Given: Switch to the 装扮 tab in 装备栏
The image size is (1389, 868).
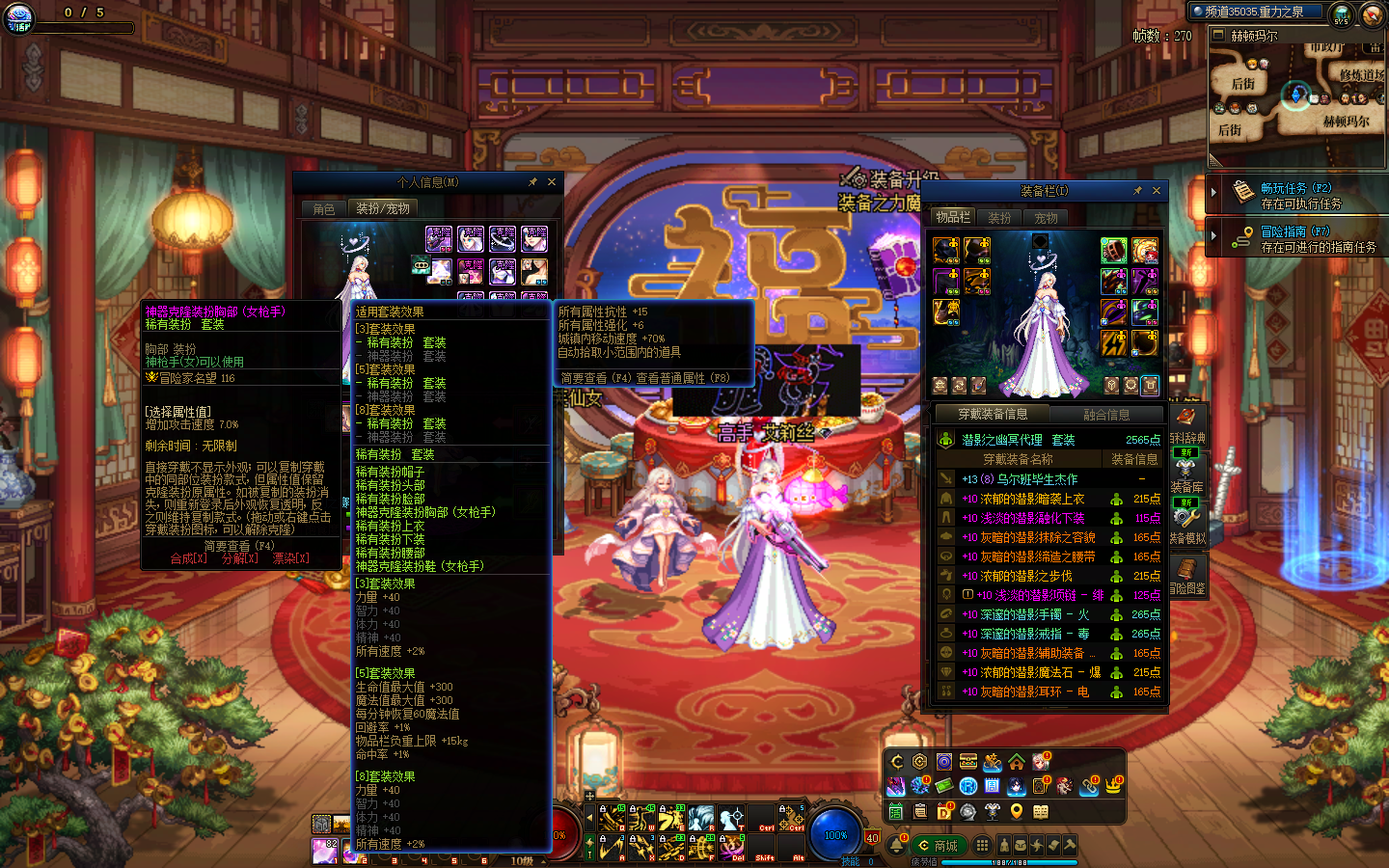Looking at the screenshot, I should (999, 218).
